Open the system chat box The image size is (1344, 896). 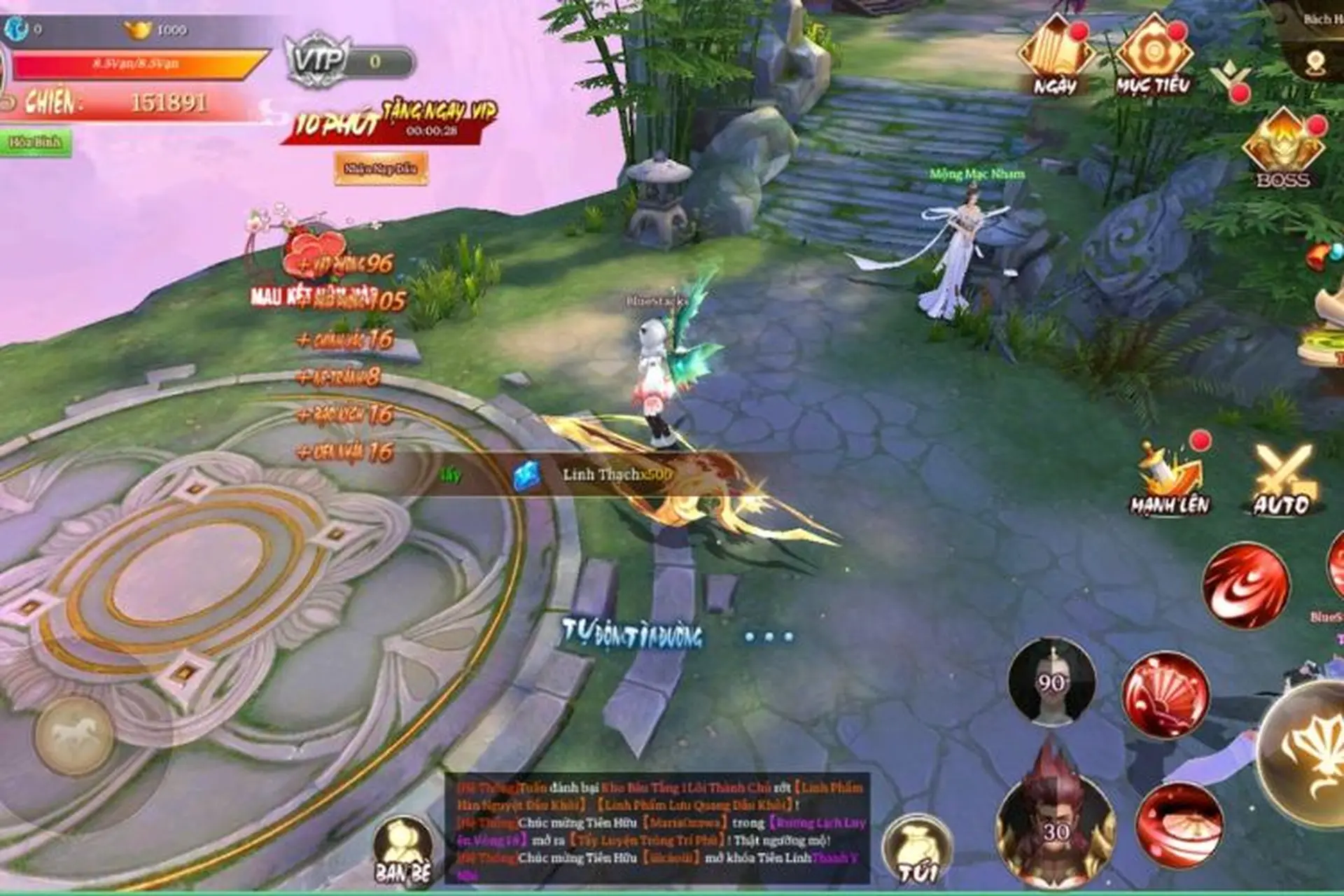tap(658, 827)
